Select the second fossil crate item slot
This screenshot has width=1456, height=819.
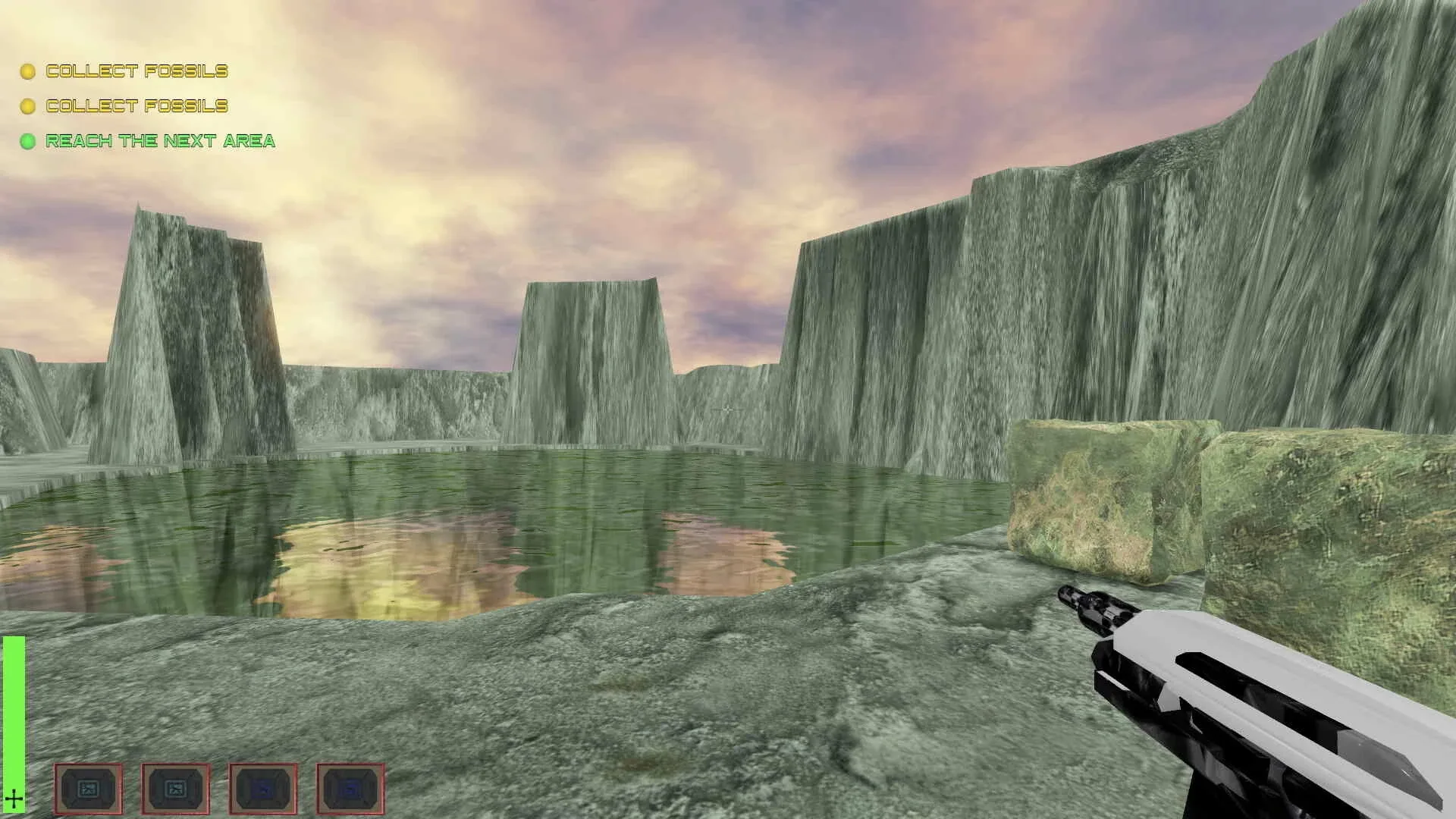click(x=176, y=789)
